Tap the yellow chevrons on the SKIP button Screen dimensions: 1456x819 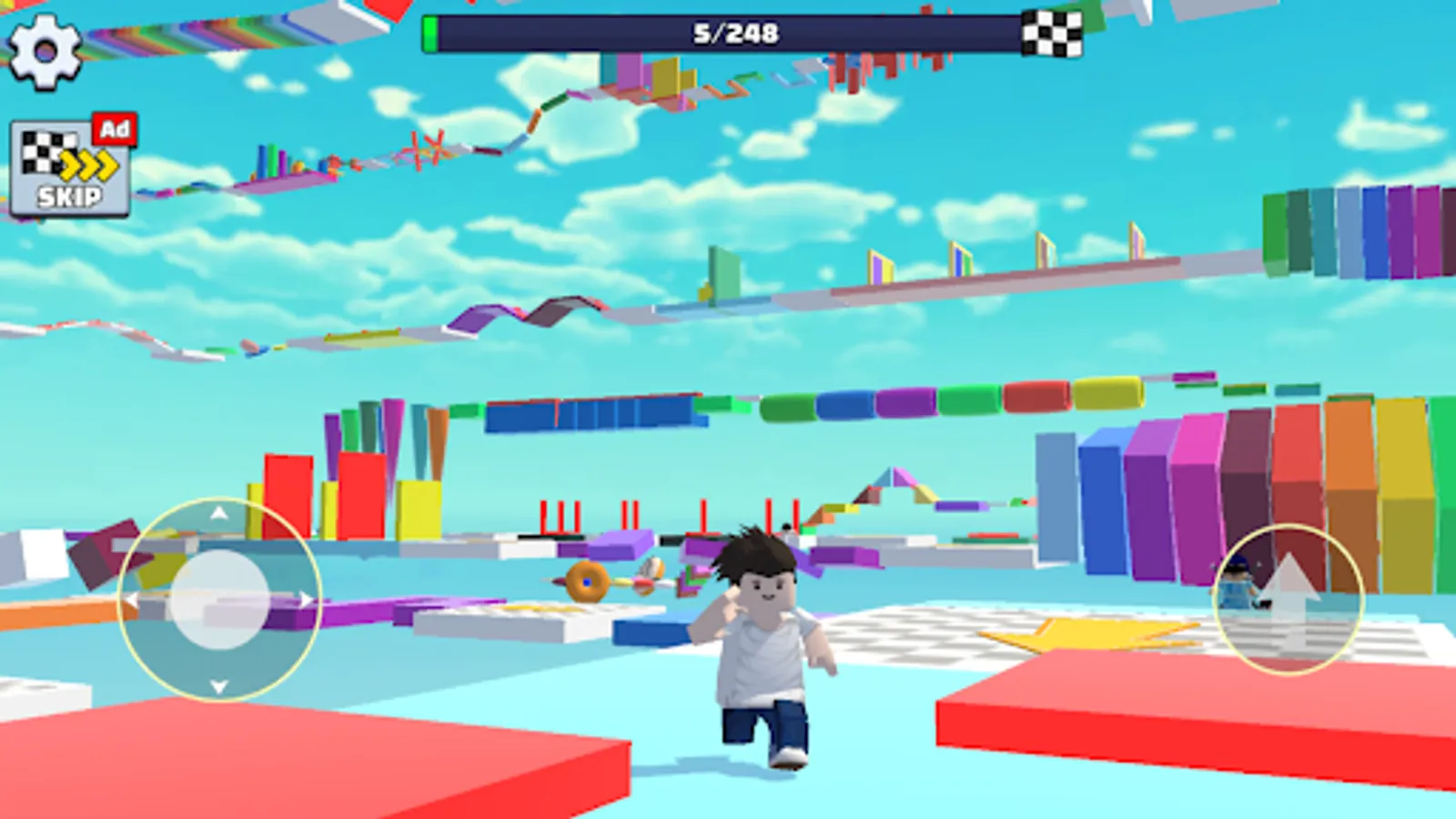(x=89, y=164)
